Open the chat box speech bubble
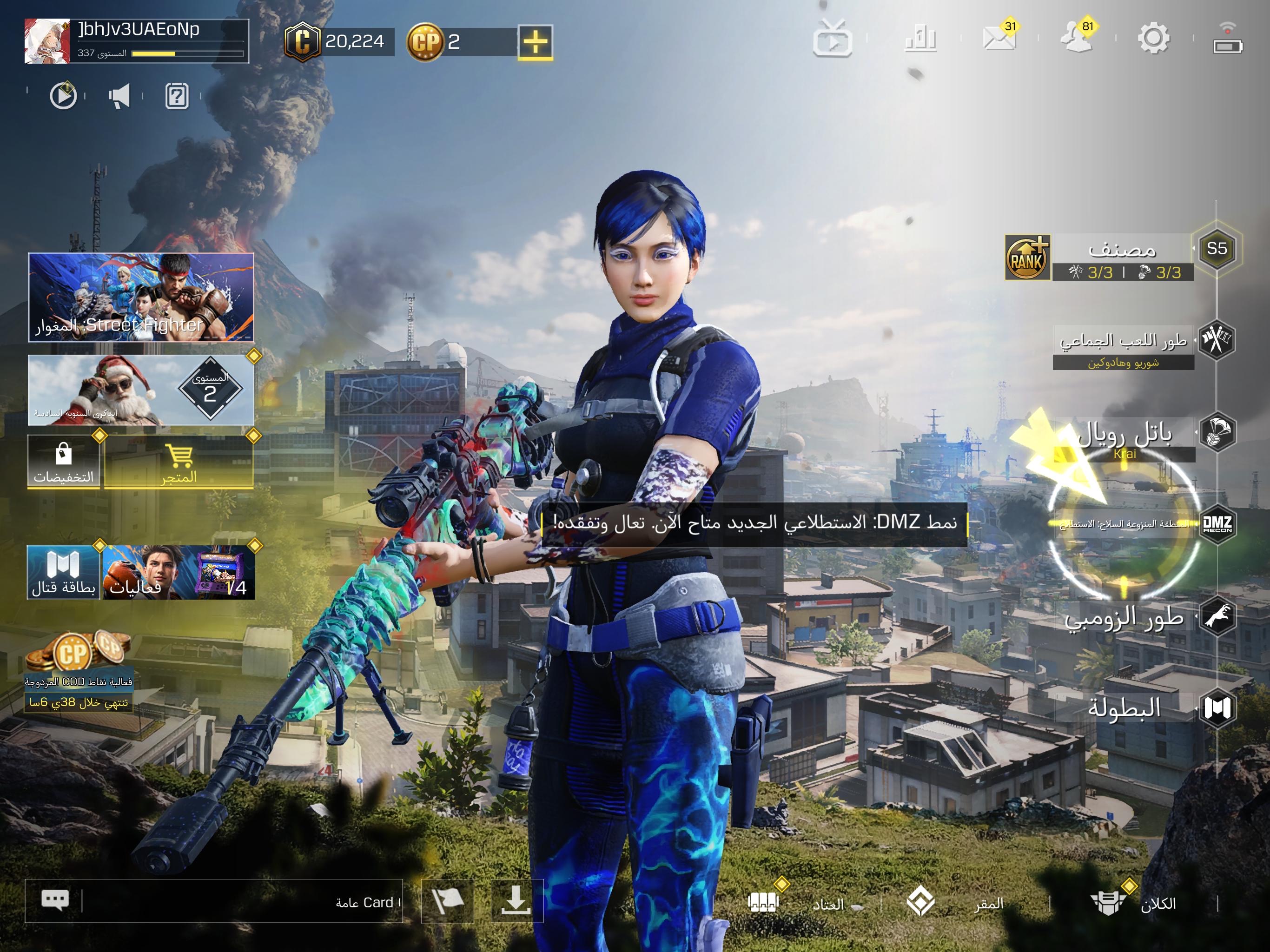This screenshot has width=1270, height=952. pyautogui.click(x=55, y=900)
